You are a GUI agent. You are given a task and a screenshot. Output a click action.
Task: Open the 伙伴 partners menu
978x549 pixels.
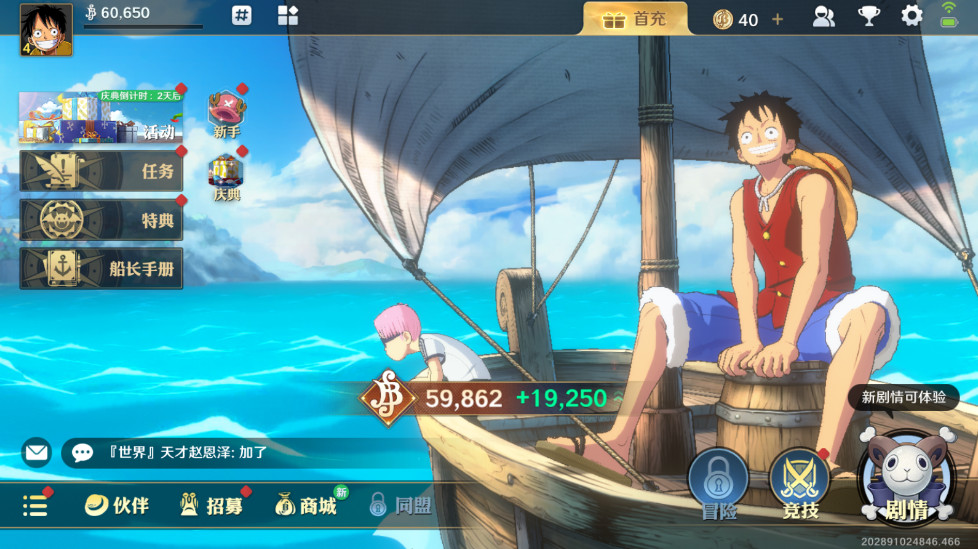point(117,506)
